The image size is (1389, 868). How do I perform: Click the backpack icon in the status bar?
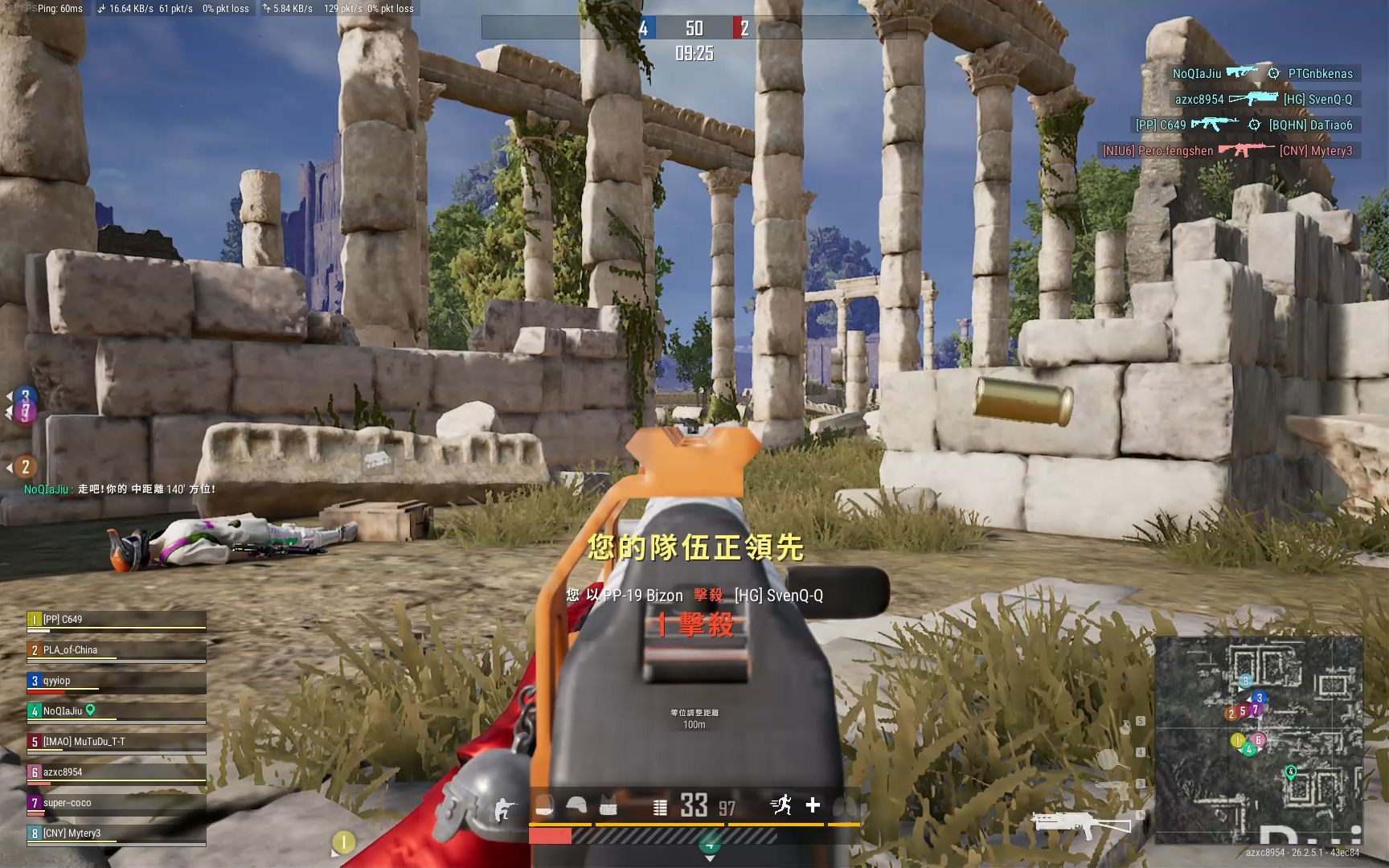545,806
